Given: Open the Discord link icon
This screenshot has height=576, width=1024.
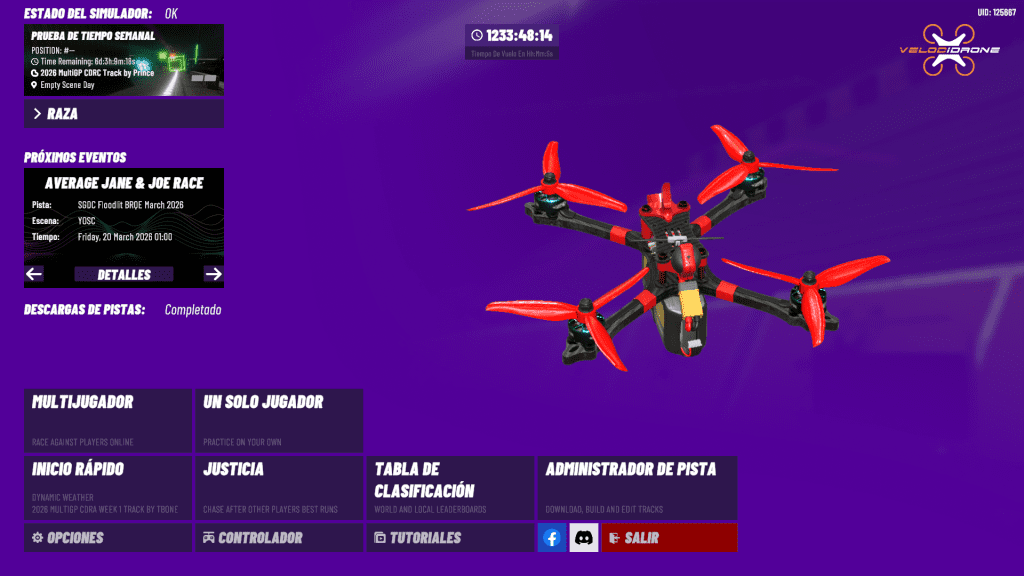Looking at the screenshot, I should coord(584,538).
